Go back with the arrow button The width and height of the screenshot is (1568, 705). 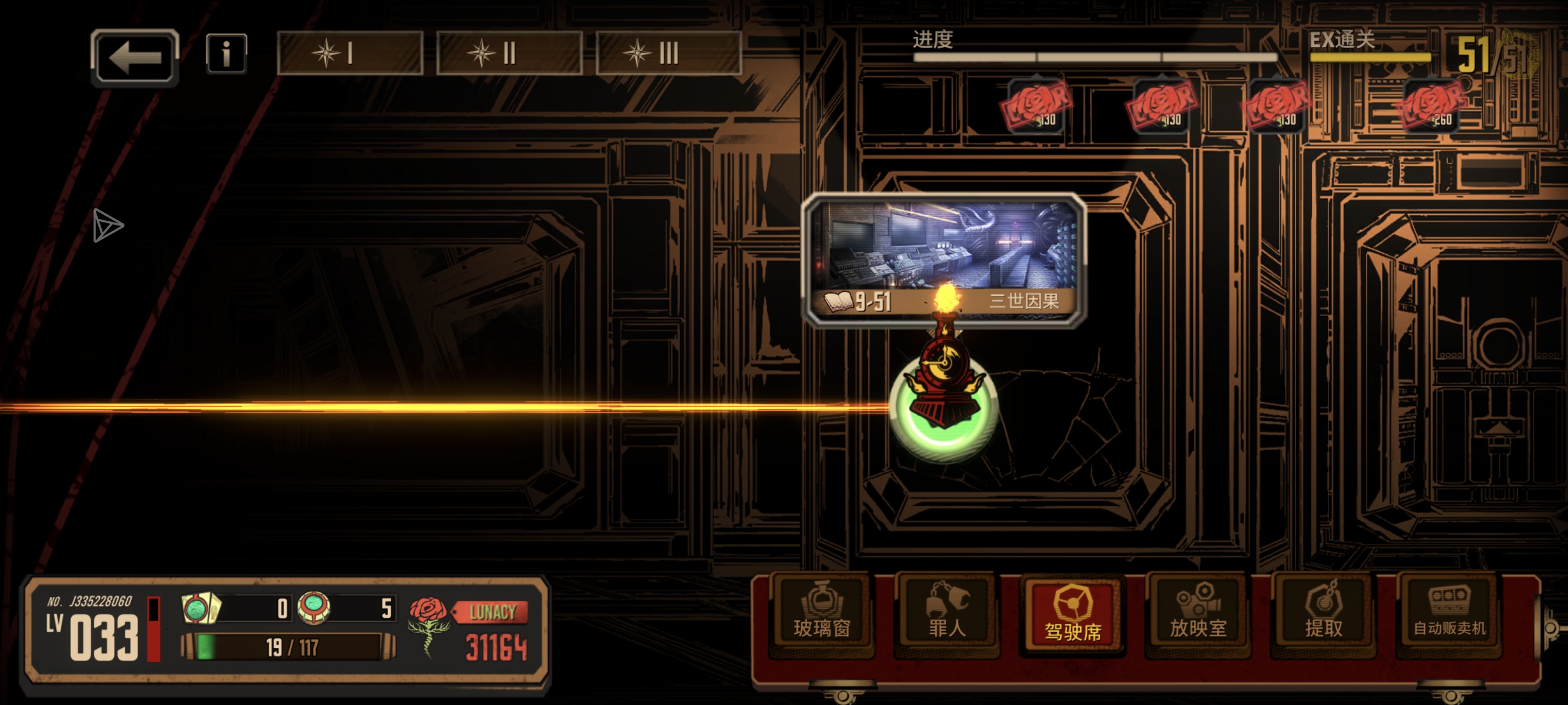(x=135, y=57)
